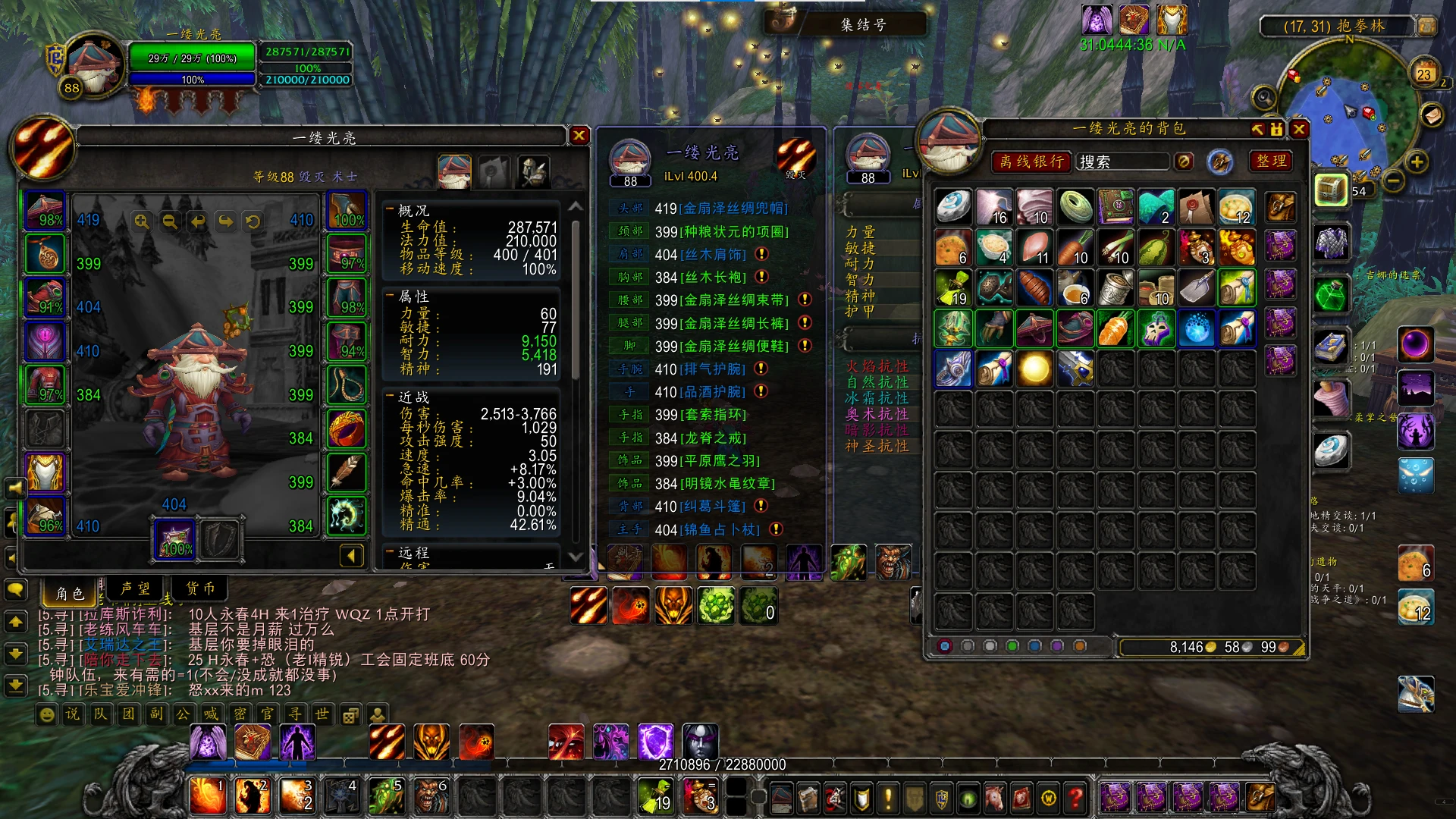Screen dimensions: 1456x819
Task: Open the 货币 currency tab
Action: click(201, 588)
